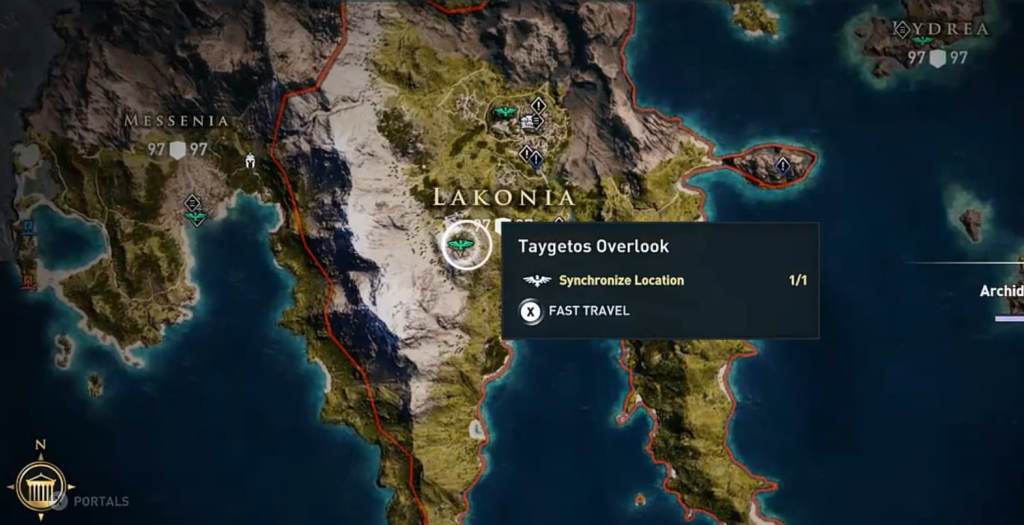The width and height of the screenshot is (1024, 525).
Task: Select the green eagle viewpoint above Lakonia
Action: [504, 112]
